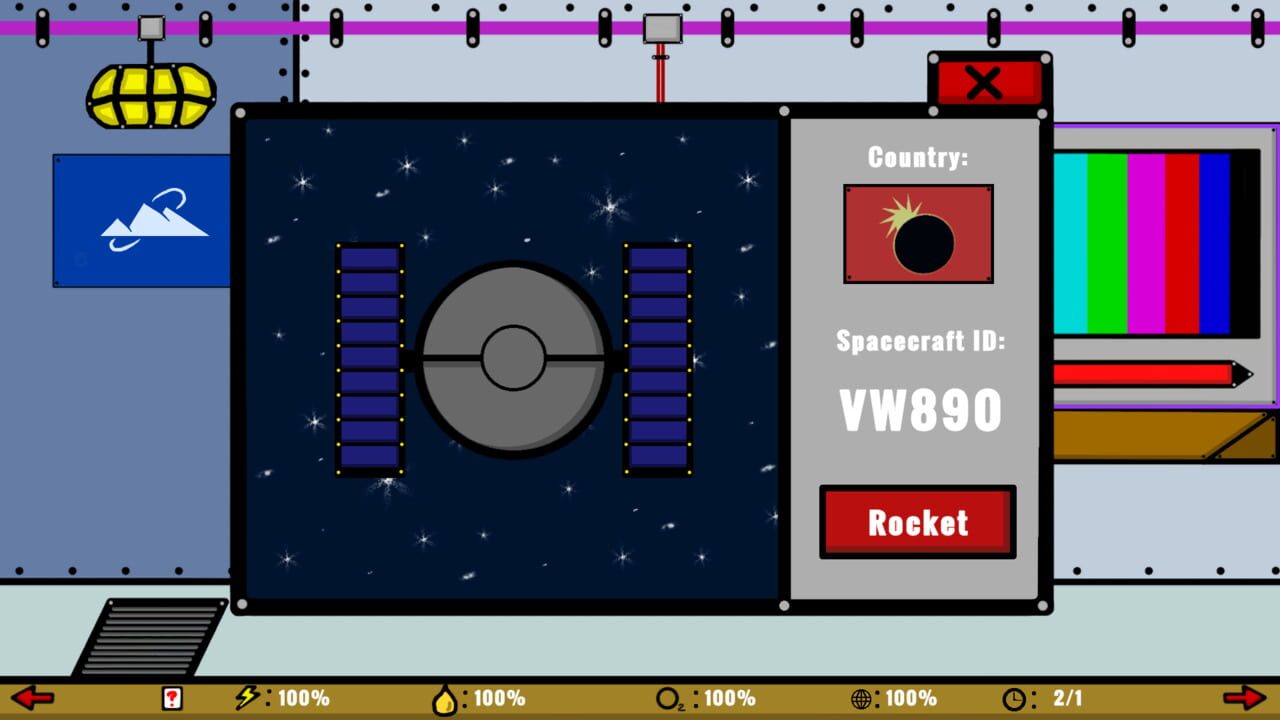1280x720 pixels.
Task: Click the lightning power status icon
Action: (x=246, y=698)
